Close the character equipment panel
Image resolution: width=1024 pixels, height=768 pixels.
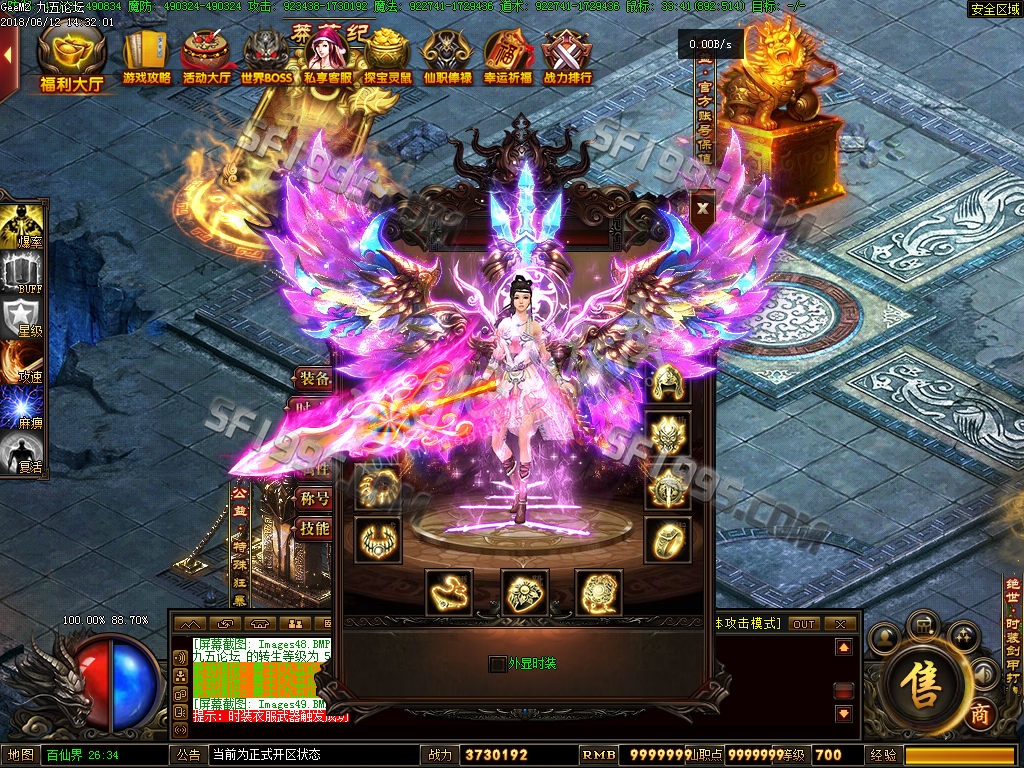(x=703, y=208)
